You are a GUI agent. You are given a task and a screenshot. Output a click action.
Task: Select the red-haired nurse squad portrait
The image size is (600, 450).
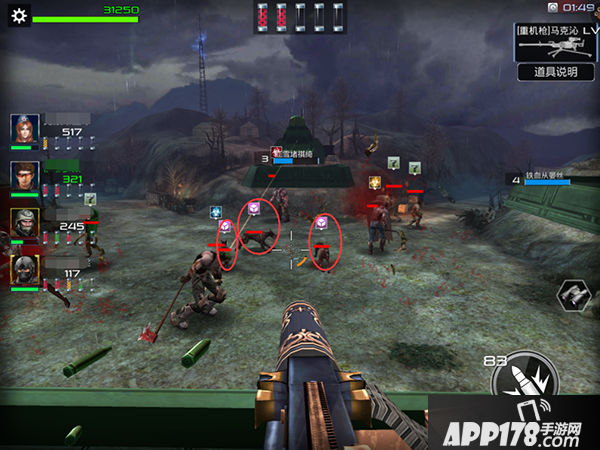coord(25,129)
